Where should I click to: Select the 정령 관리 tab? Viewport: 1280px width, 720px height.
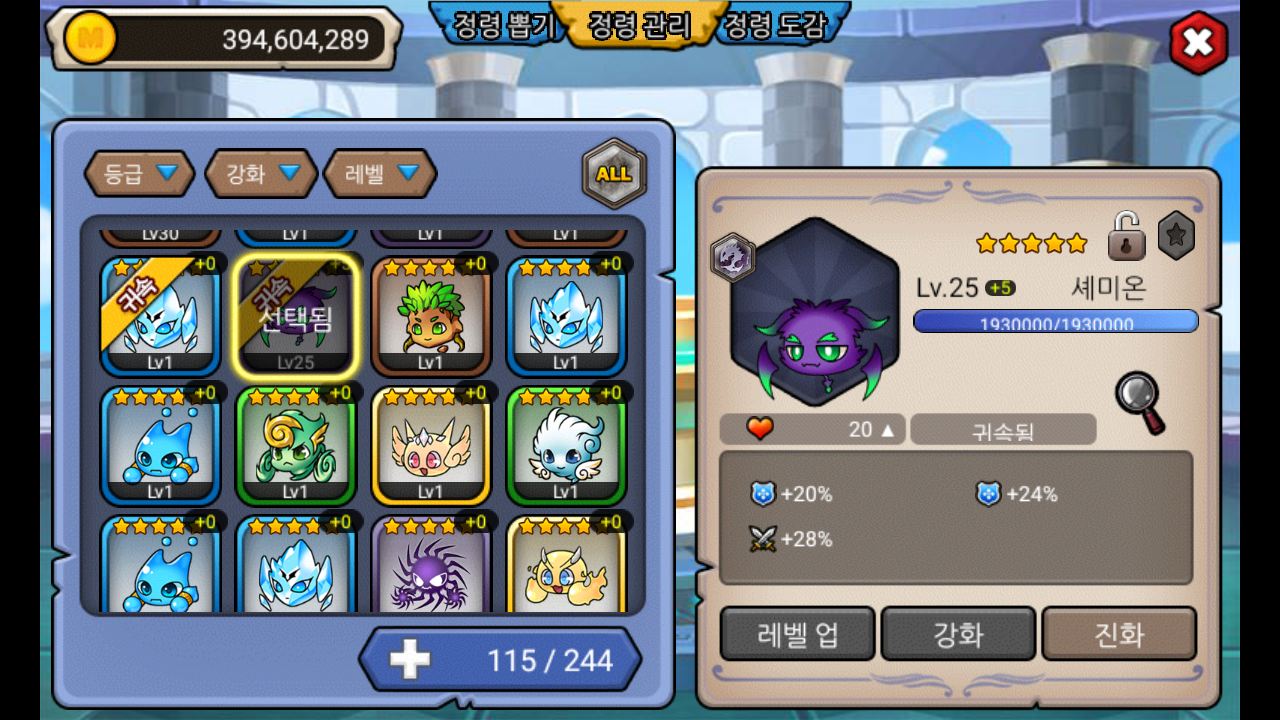[640, 25]
